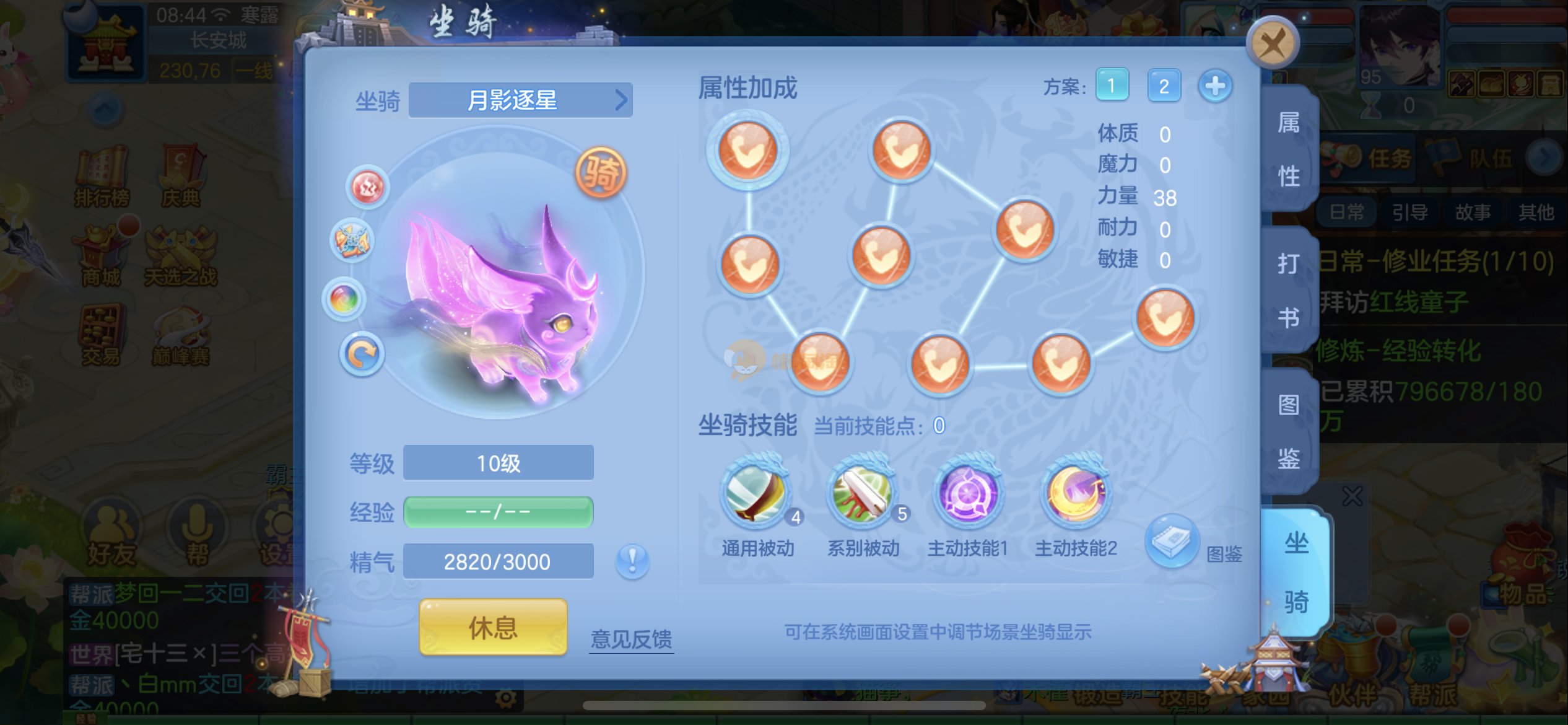
Task: Open the 月影逐星 mount selector
Action: click(x=520, y=100)
